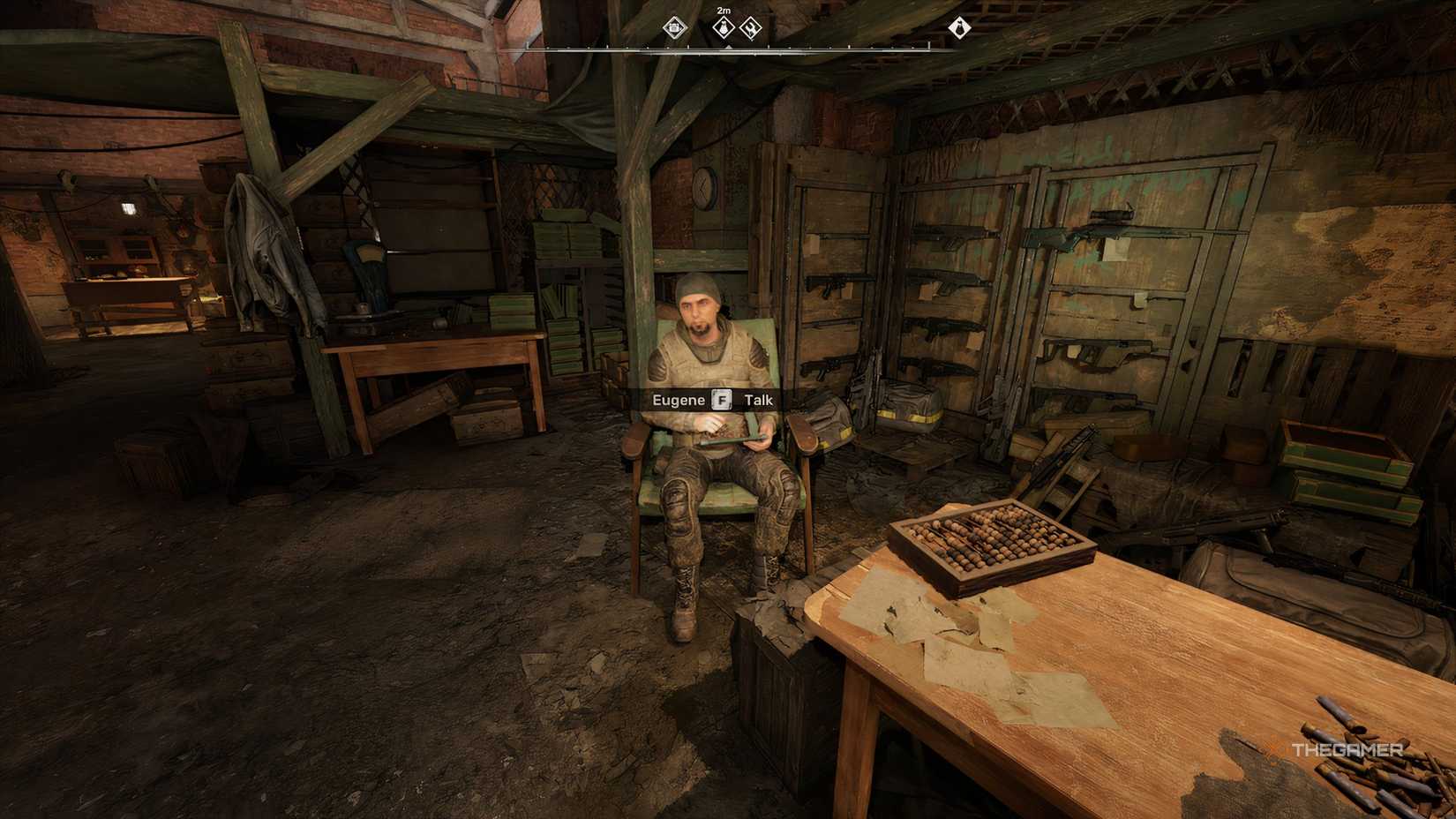Click the rightmost pouch icon on the compass
The width and height of the screenshot is (1456, 819).
pyautogui.click(x=959, y=28)
